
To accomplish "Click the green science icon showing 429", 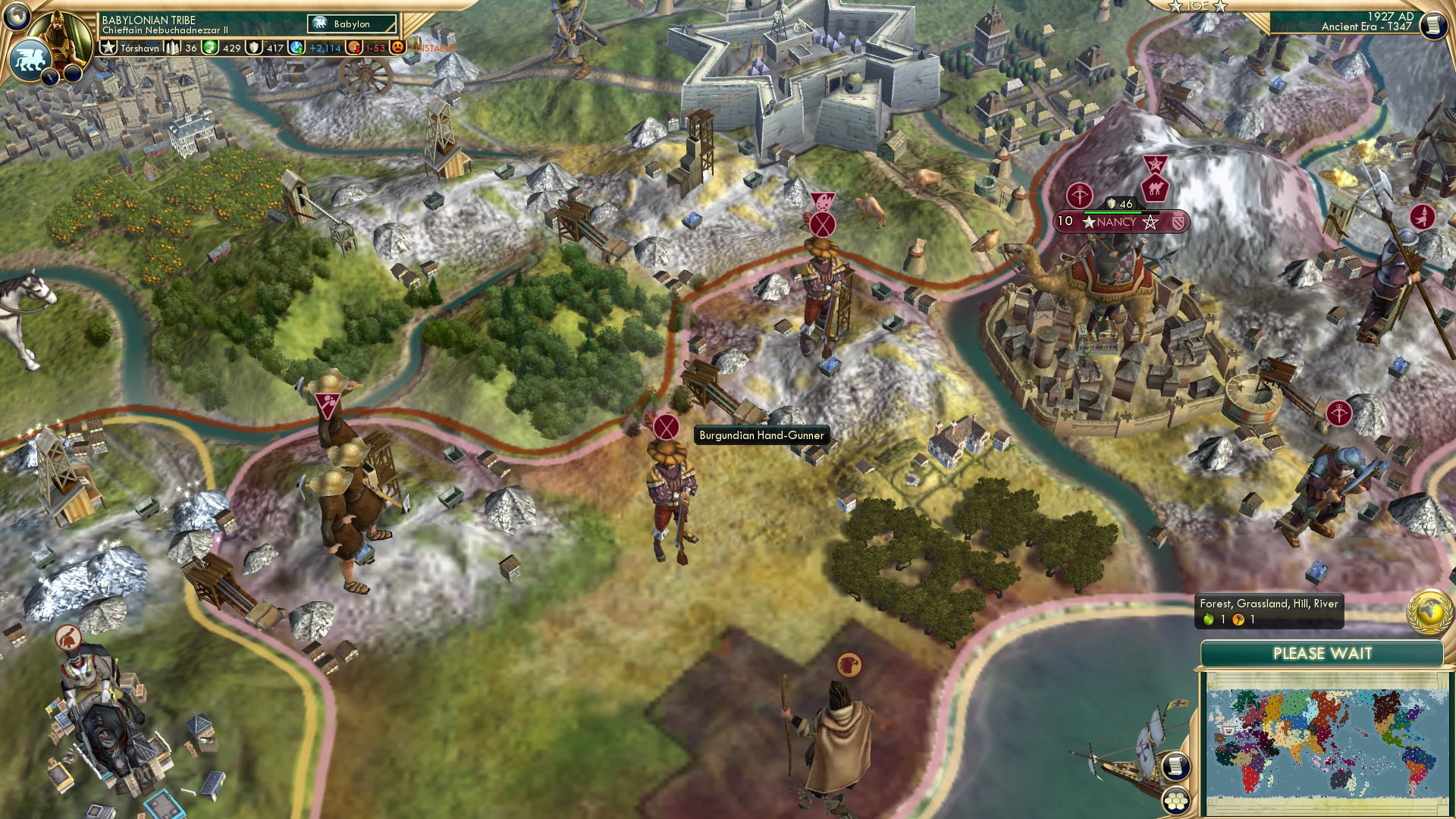I will (x=210, y=47).
